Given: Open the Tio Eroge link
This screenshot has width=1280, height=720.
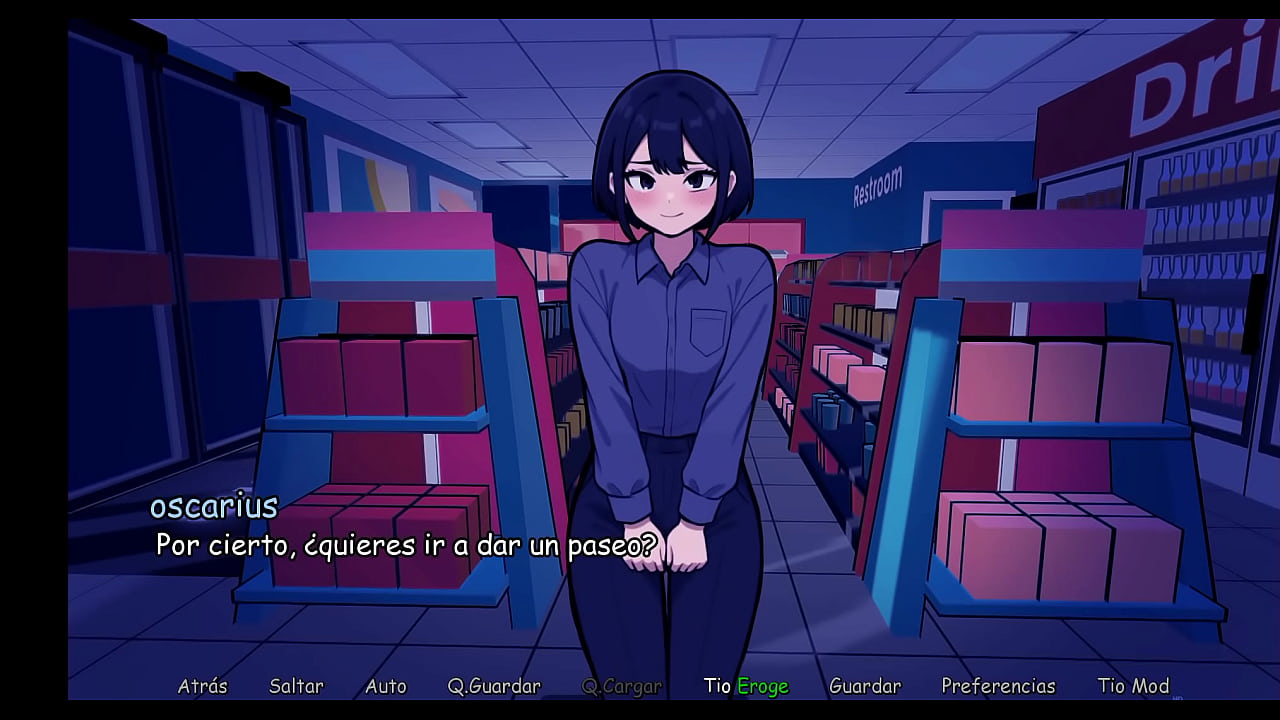Looking at the screenshot, I should 746,686.
